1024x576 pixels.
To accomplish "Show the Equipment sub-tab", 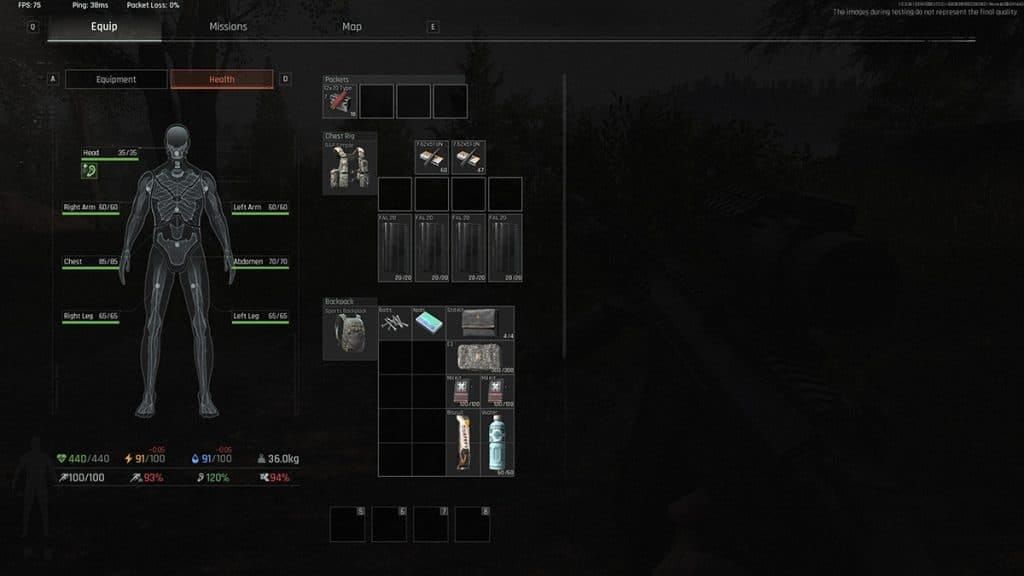I will click(116, 80).
